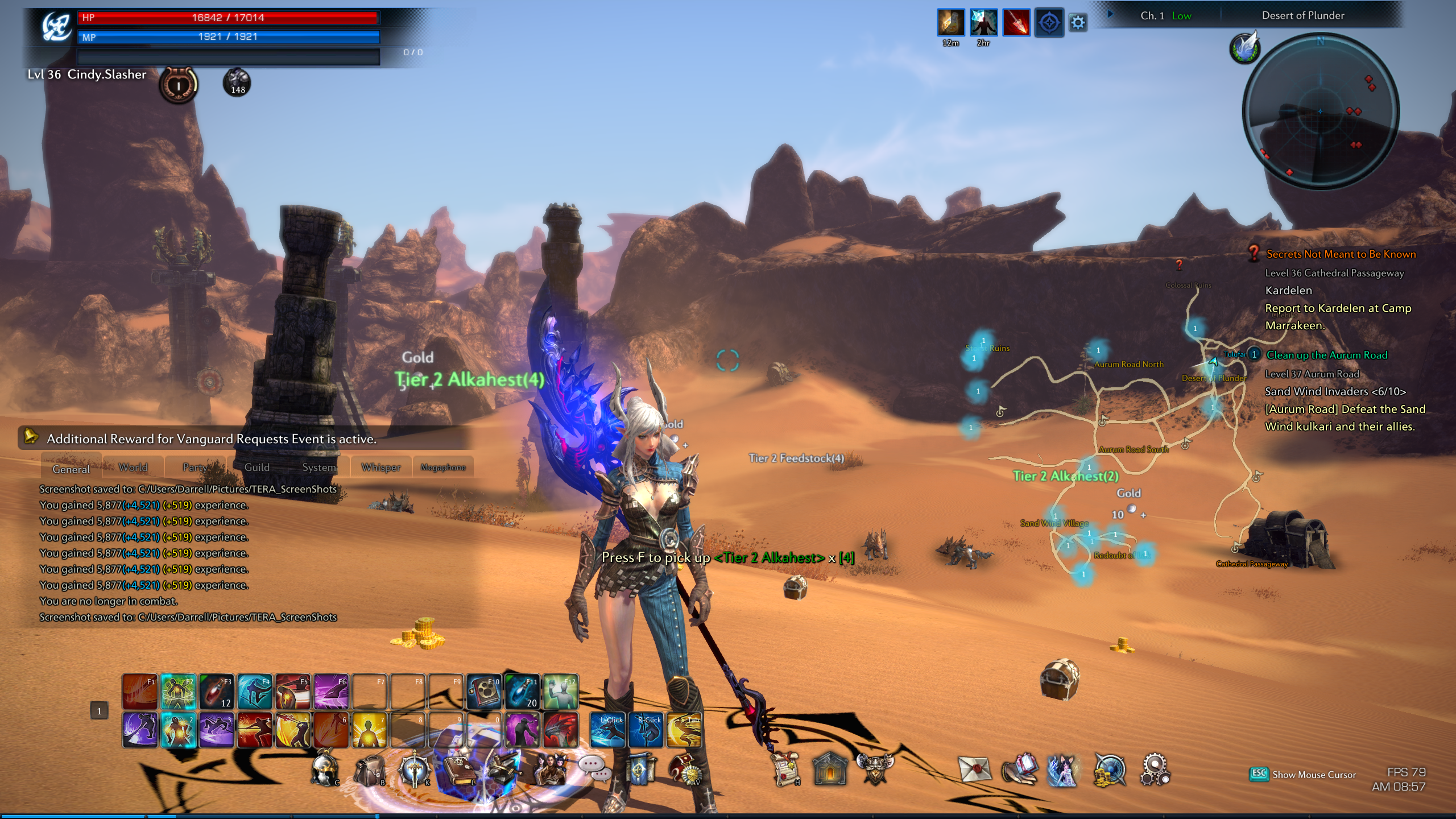Viewport: 1456px width, 819px height.
Task: Open the system options gears icon
Action: [1155, 770]
